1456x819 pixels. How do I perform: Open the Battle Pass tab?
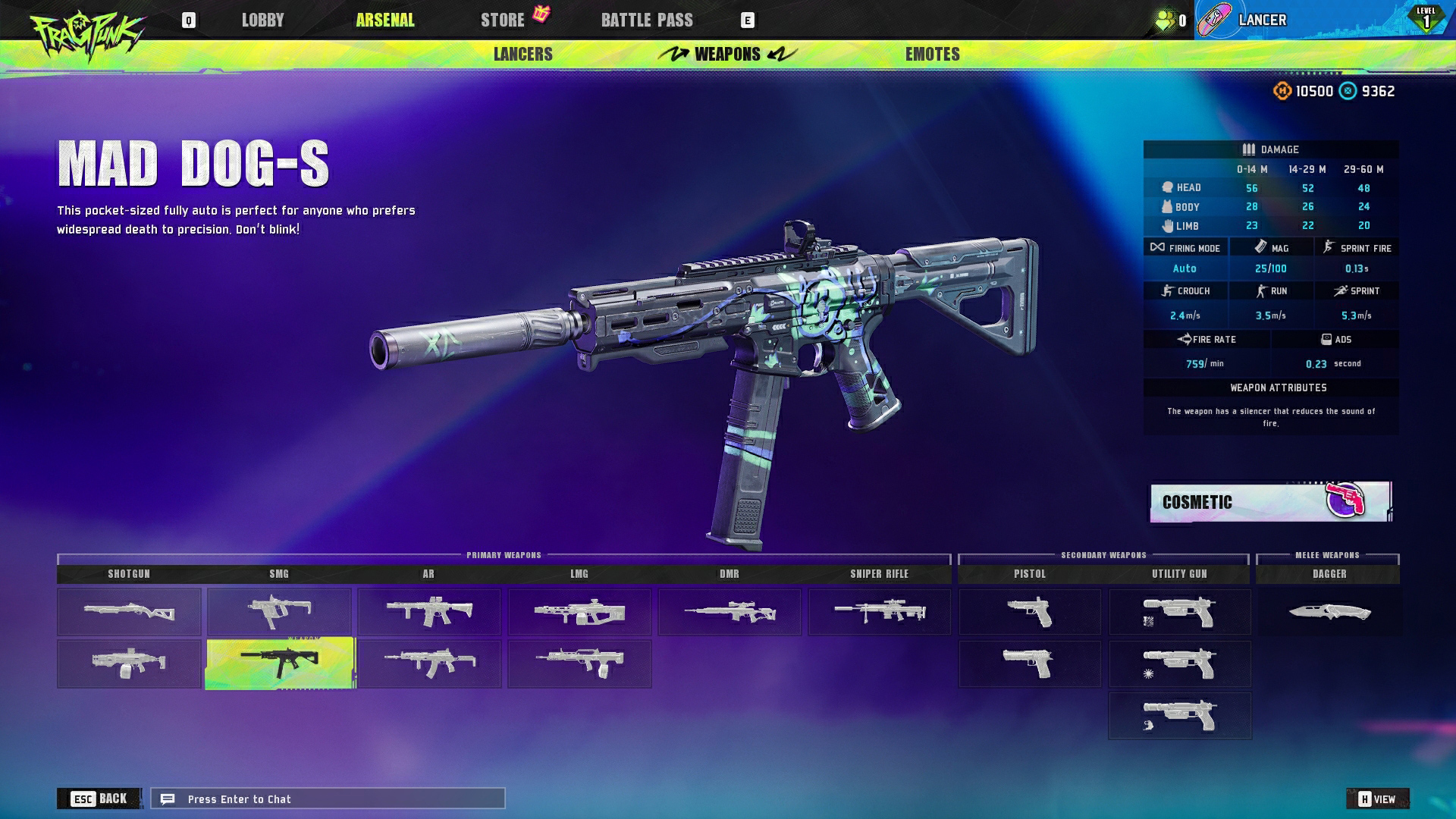[646, 20]
